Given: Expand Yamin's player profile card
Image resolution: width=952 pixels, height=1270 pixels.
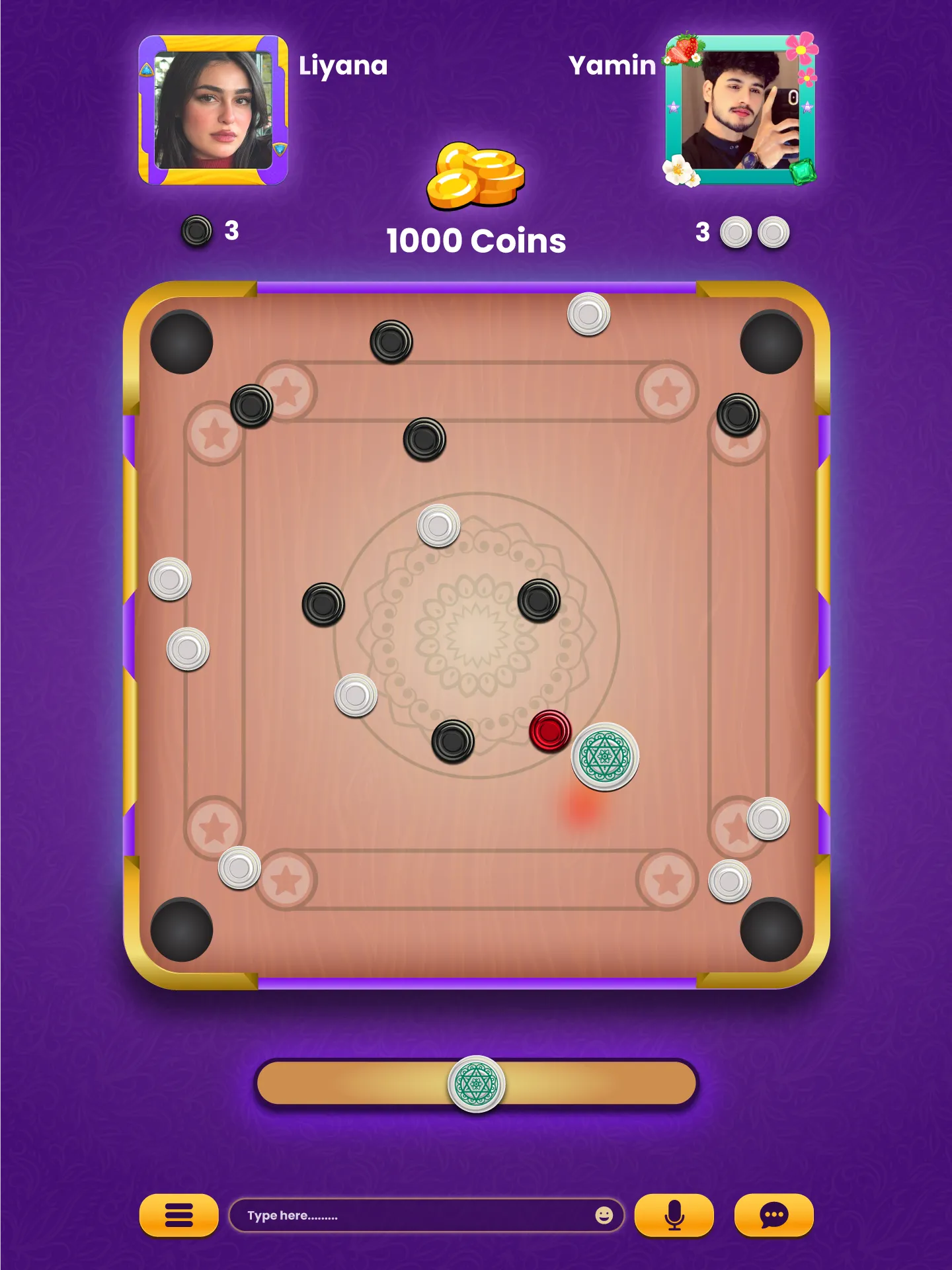Looking at the screenshot, I should click(737, 109).
